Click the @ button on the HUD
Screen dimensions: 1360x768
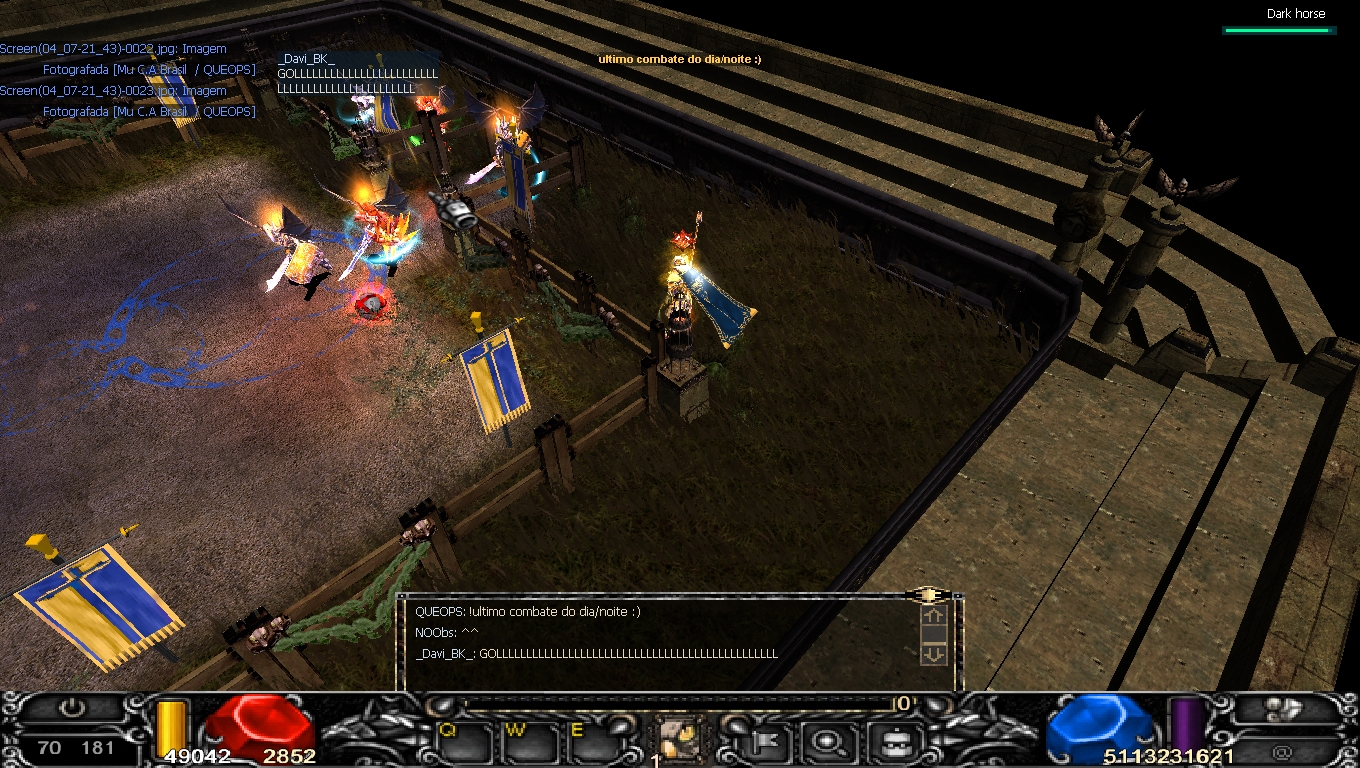click(1283, 750)
